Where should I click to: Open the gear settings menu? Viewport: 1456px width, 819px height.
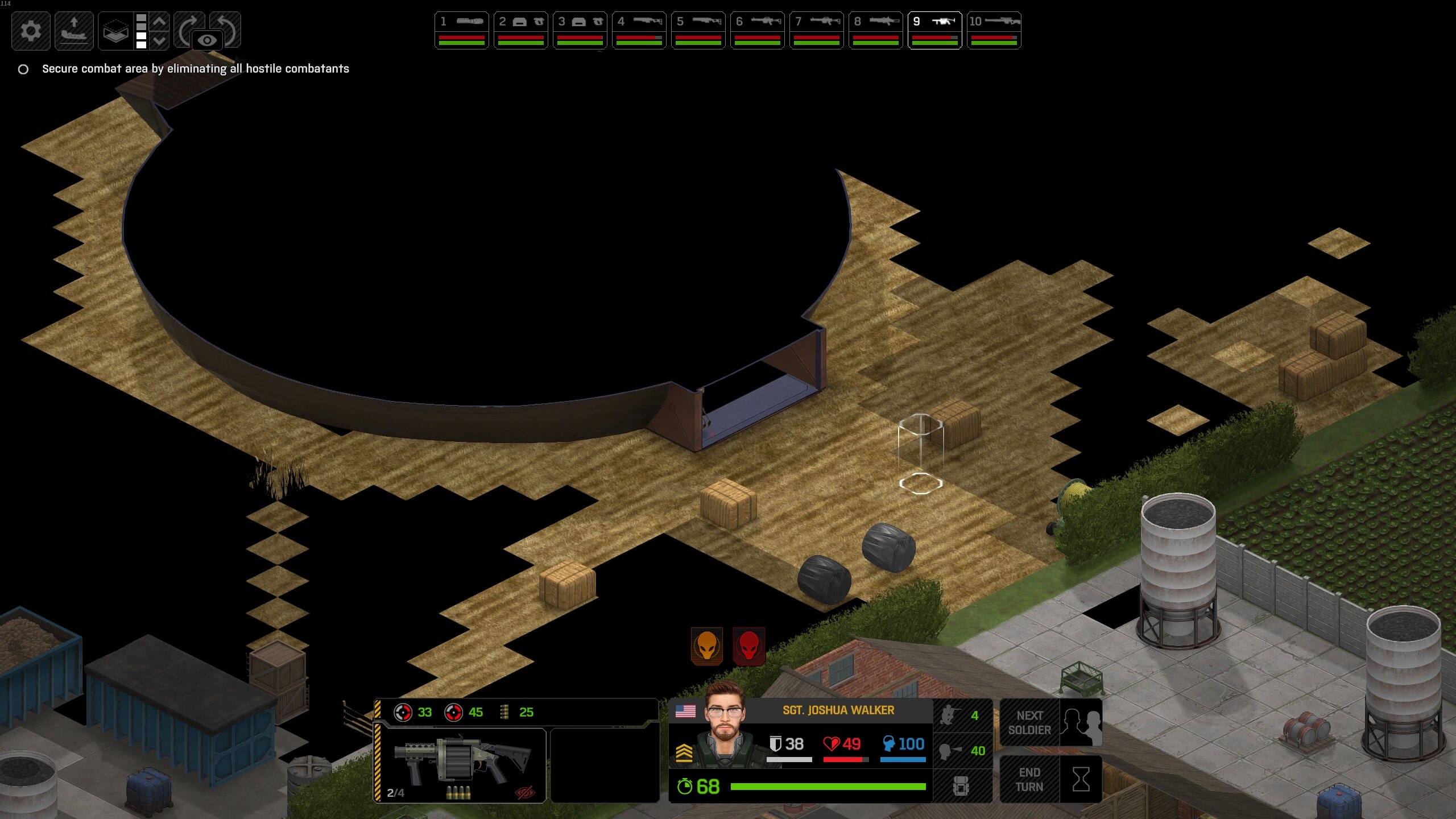point(31,31)
